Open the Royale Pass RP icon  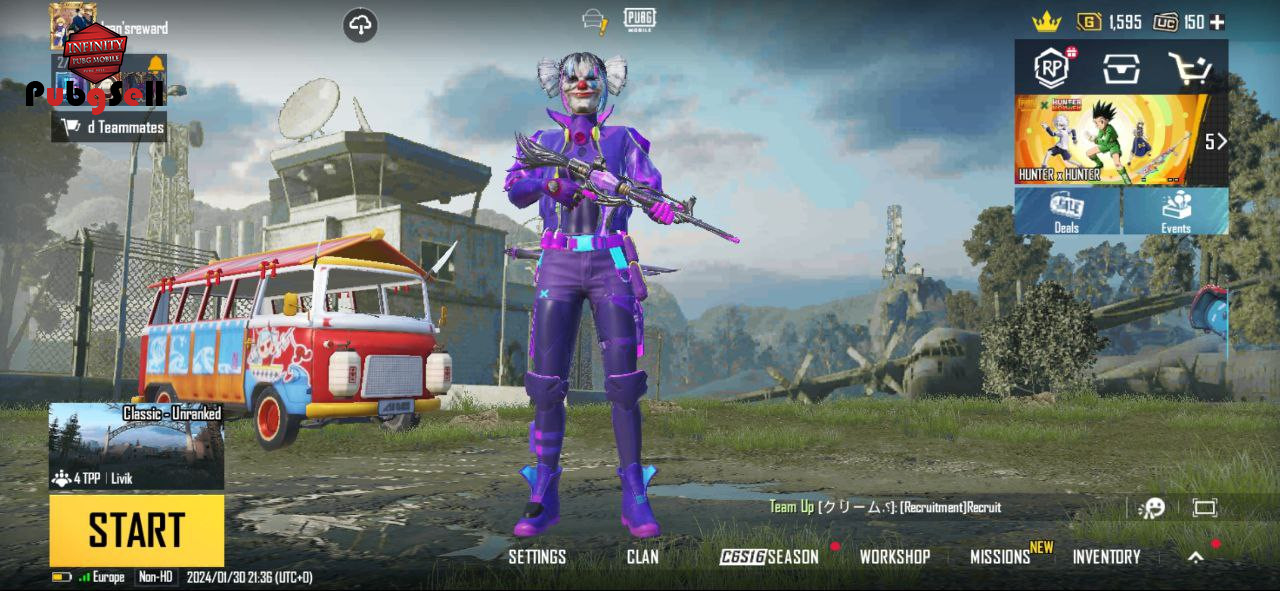(x=1052, y=68)
